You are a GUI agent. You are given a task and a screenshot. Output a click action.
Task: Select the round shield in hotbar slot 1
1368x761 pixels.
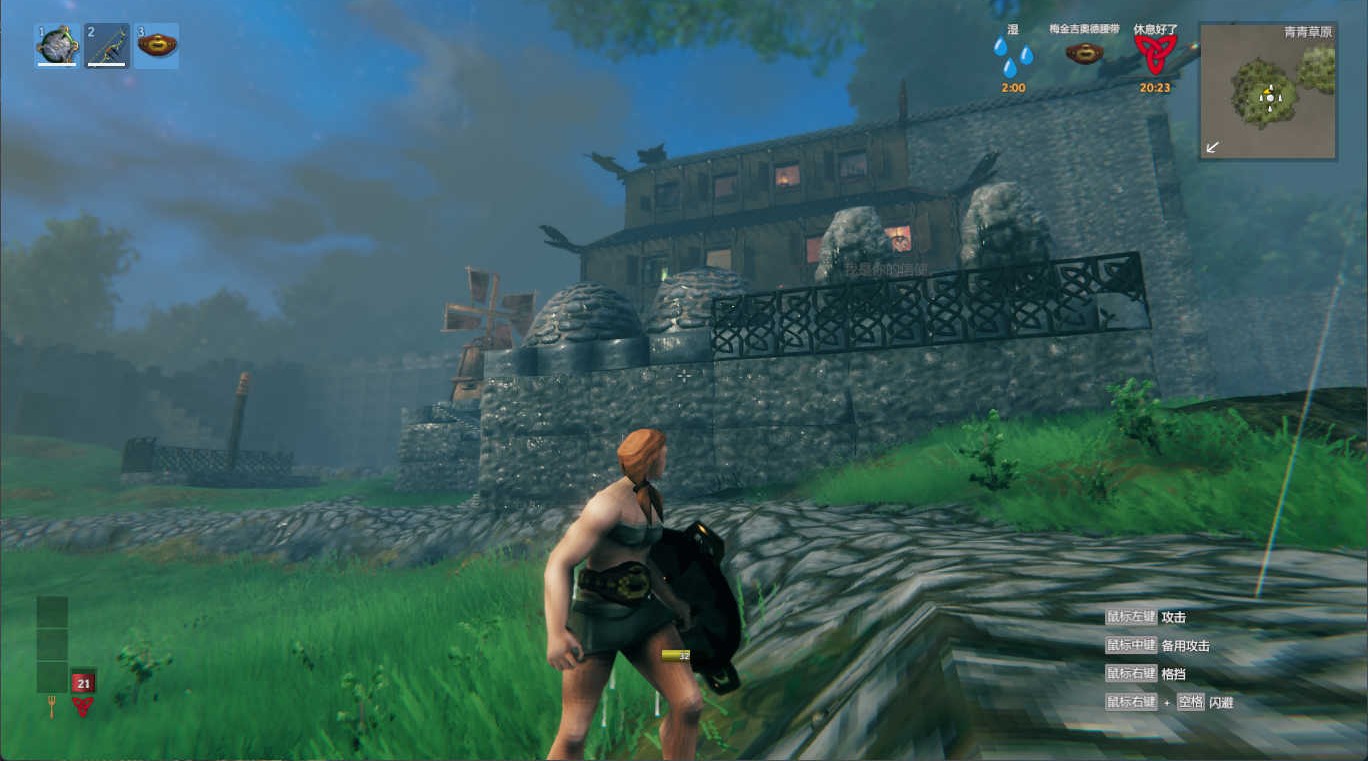(x=57, y=46)
